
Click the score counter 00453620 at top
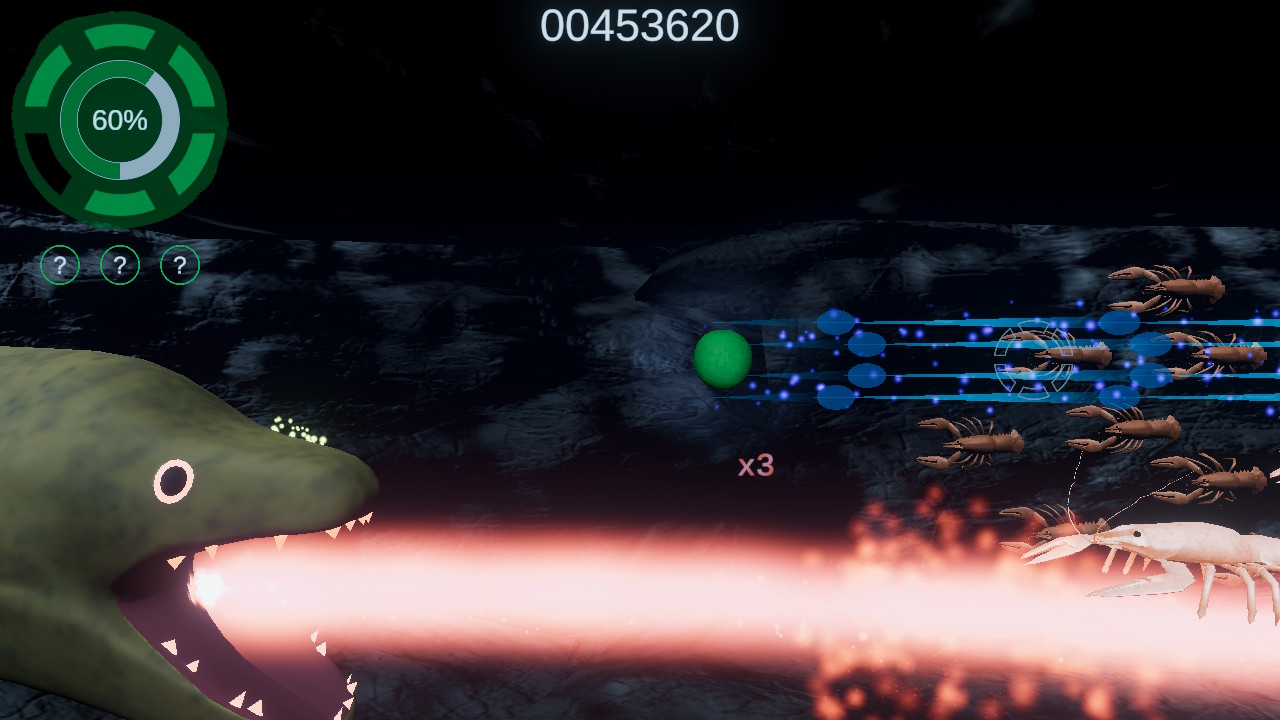(640, 29)
